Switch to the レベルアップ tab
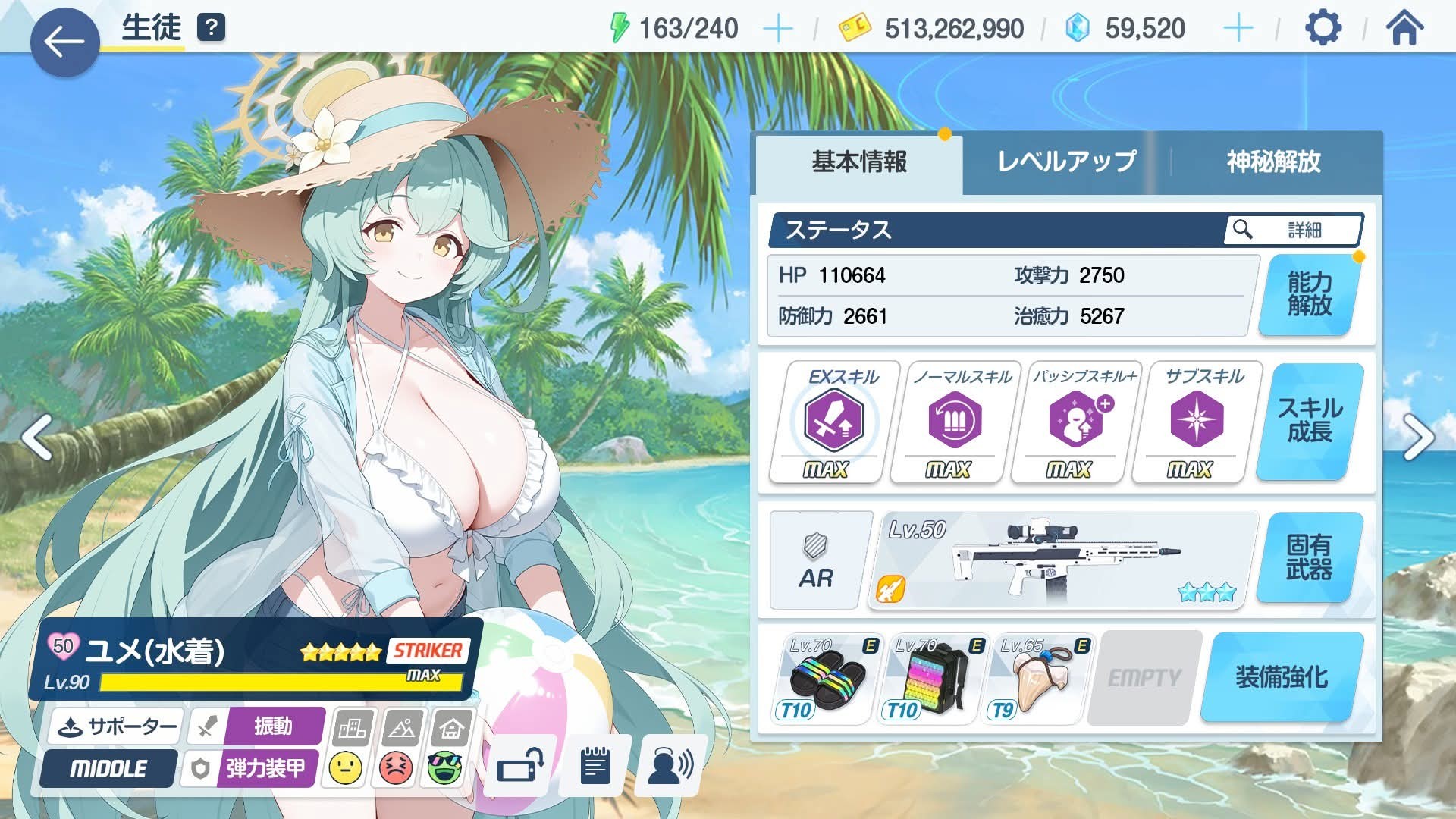This screenshot has width=1456, height=819. click(x=1066, y=162)
